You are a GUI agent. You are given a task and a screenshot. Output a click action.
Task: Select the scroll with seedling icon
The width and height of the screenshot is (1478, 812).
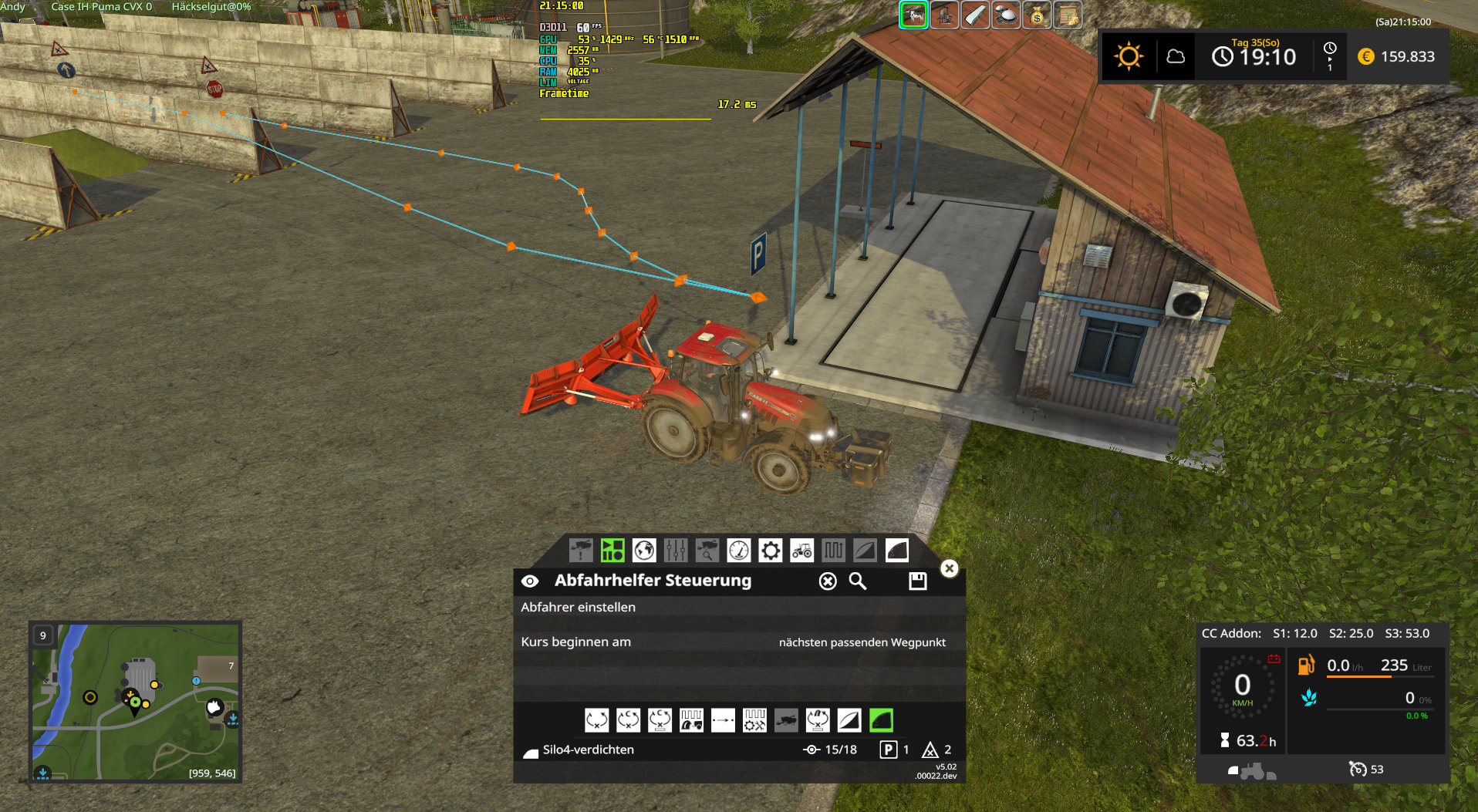(1068, 15)
